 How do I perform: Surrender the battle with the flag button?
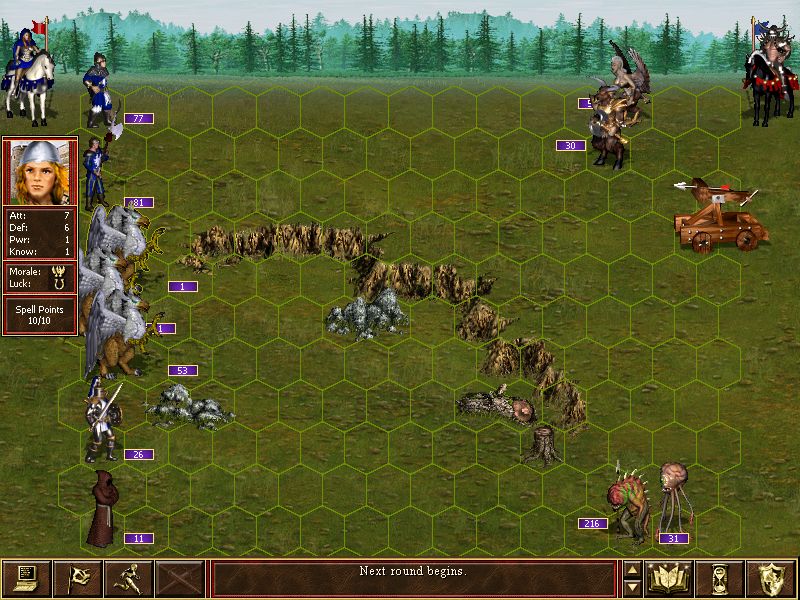(x=77, y=578)
